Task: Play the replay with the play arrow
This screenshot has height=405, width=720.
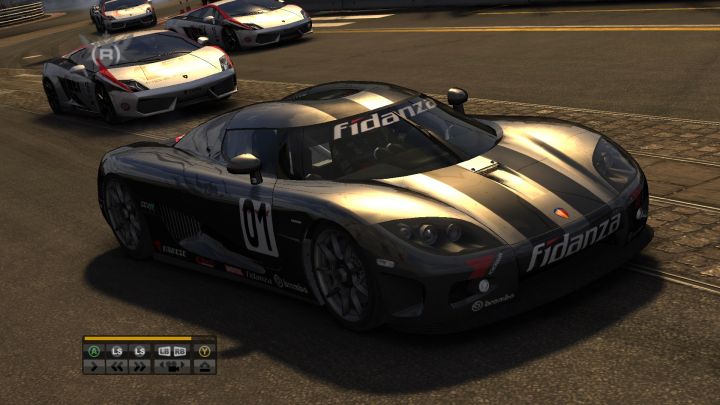Action: 94,366
